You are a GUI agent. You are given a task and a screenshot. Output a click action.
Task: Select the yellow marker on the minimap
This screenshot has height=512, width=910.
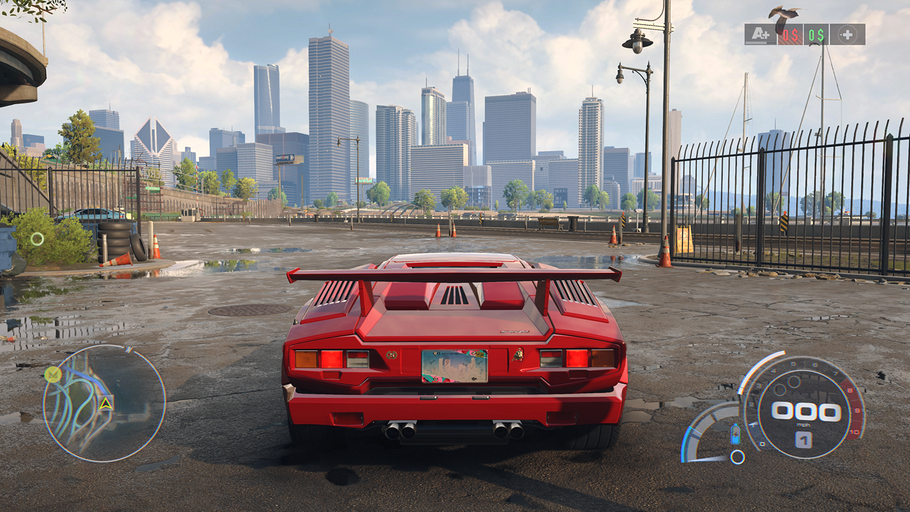point(53,375)
